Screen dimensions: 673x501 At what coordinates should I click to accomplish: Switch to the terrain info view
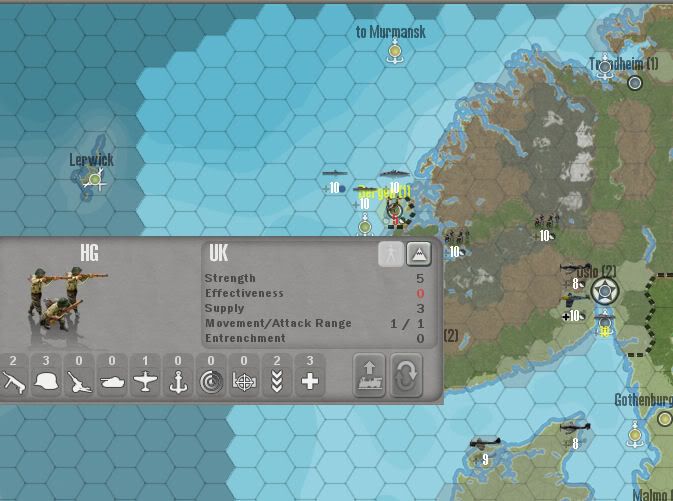coord(420,254)
